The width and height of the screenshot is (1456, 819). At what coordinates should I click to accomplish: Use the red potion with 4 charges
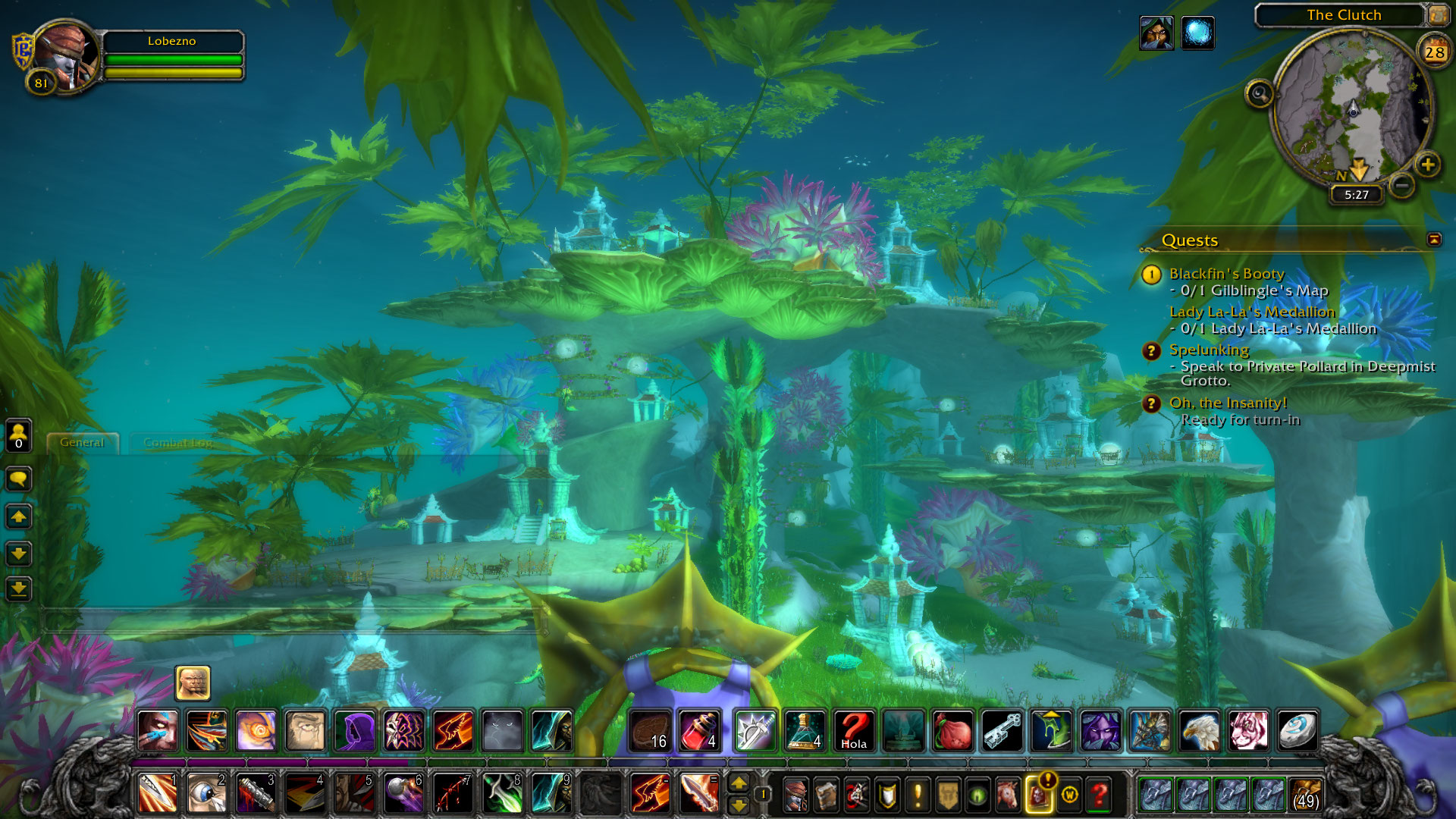click(699, 730)
